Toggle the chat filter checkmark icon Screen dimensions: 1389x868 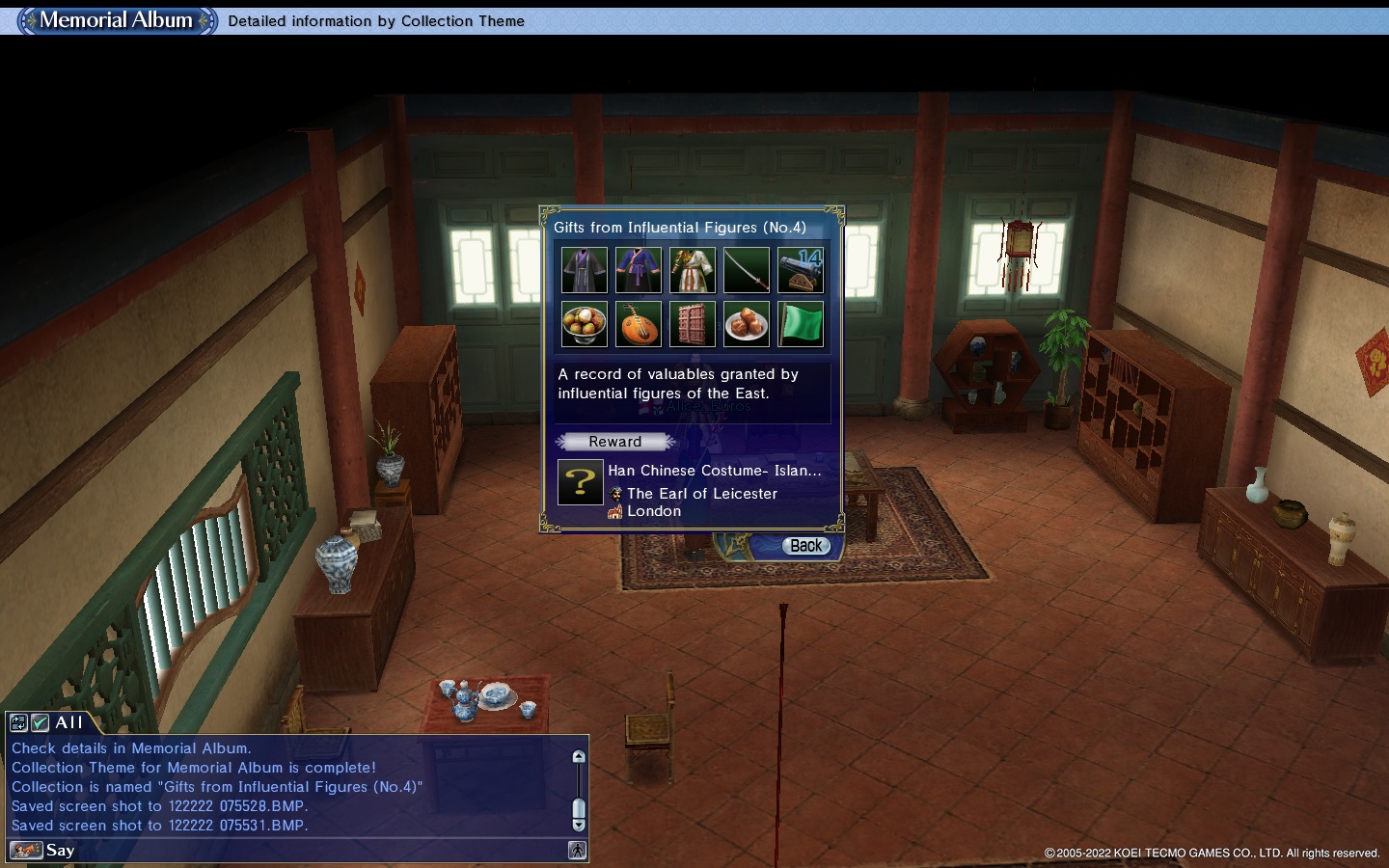tap(41, 722)
